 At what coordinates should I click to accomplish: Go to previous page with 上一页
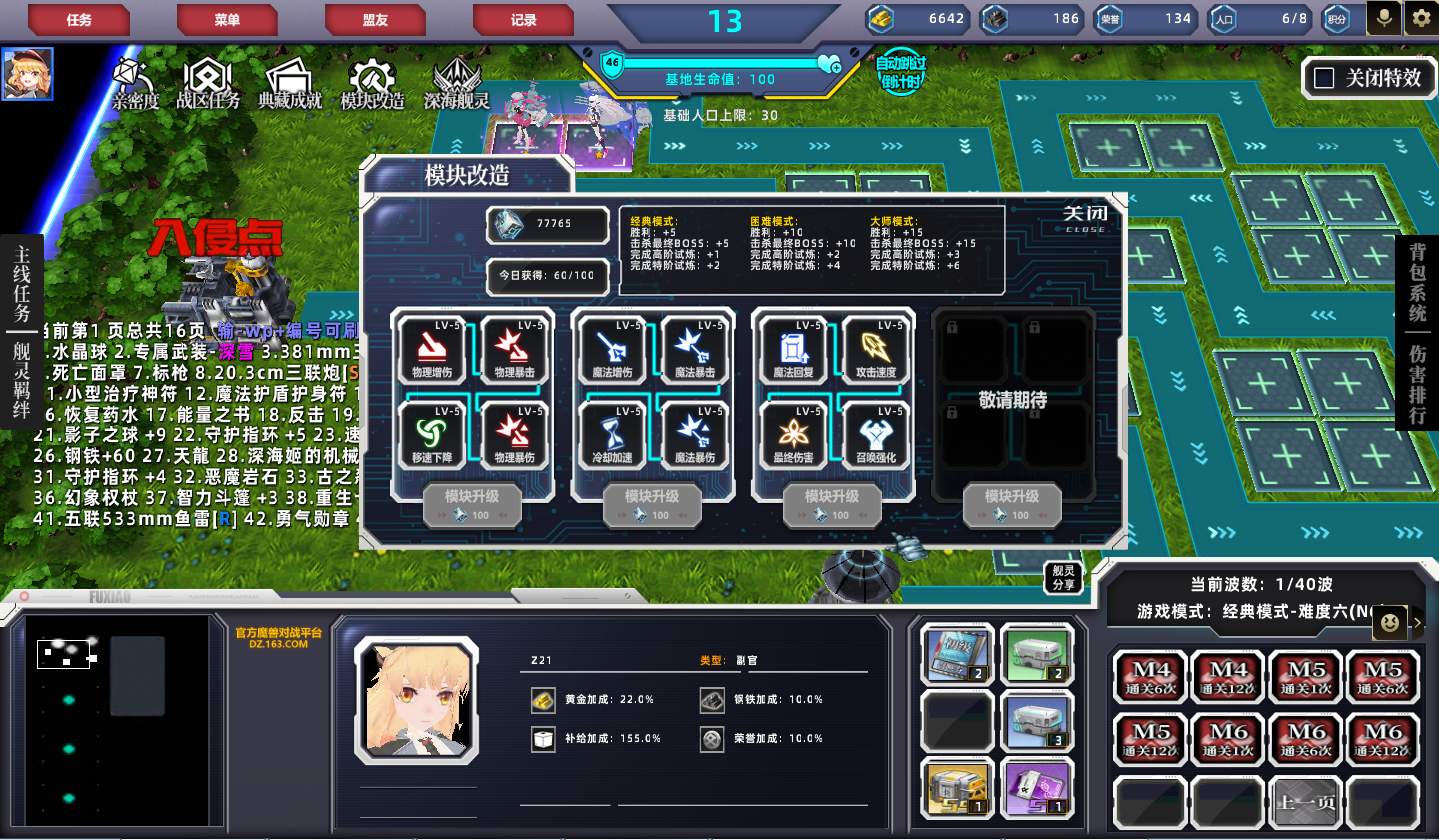coord(1305,801)
